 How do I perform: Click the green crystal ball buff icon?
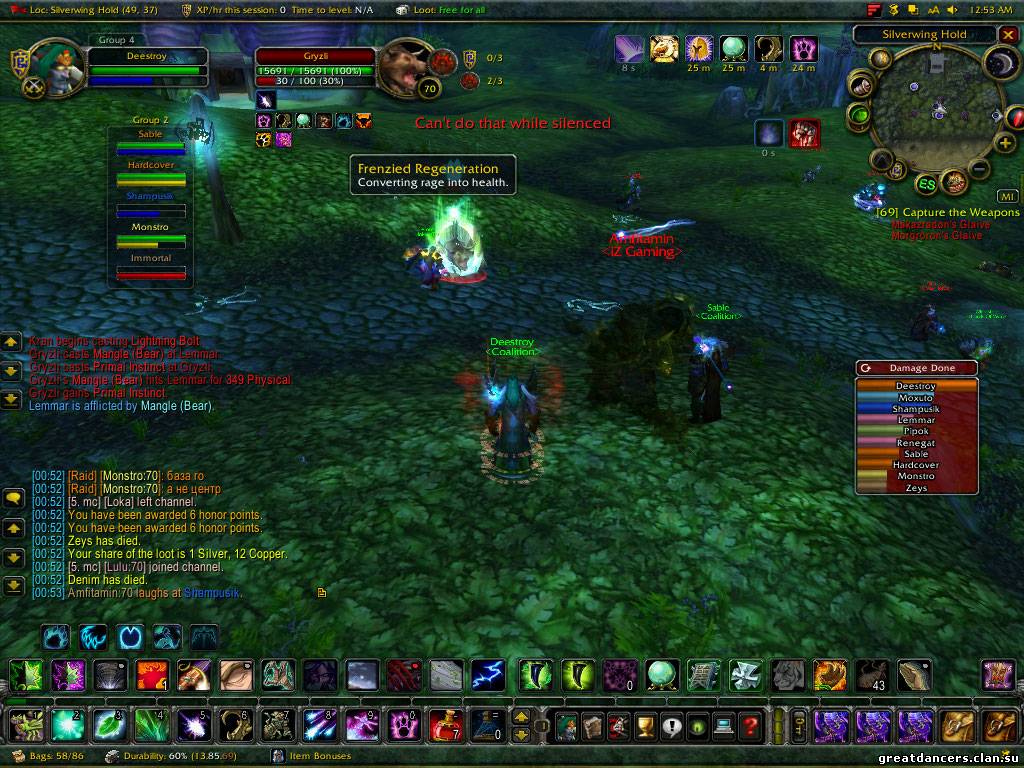pos(735,48)
